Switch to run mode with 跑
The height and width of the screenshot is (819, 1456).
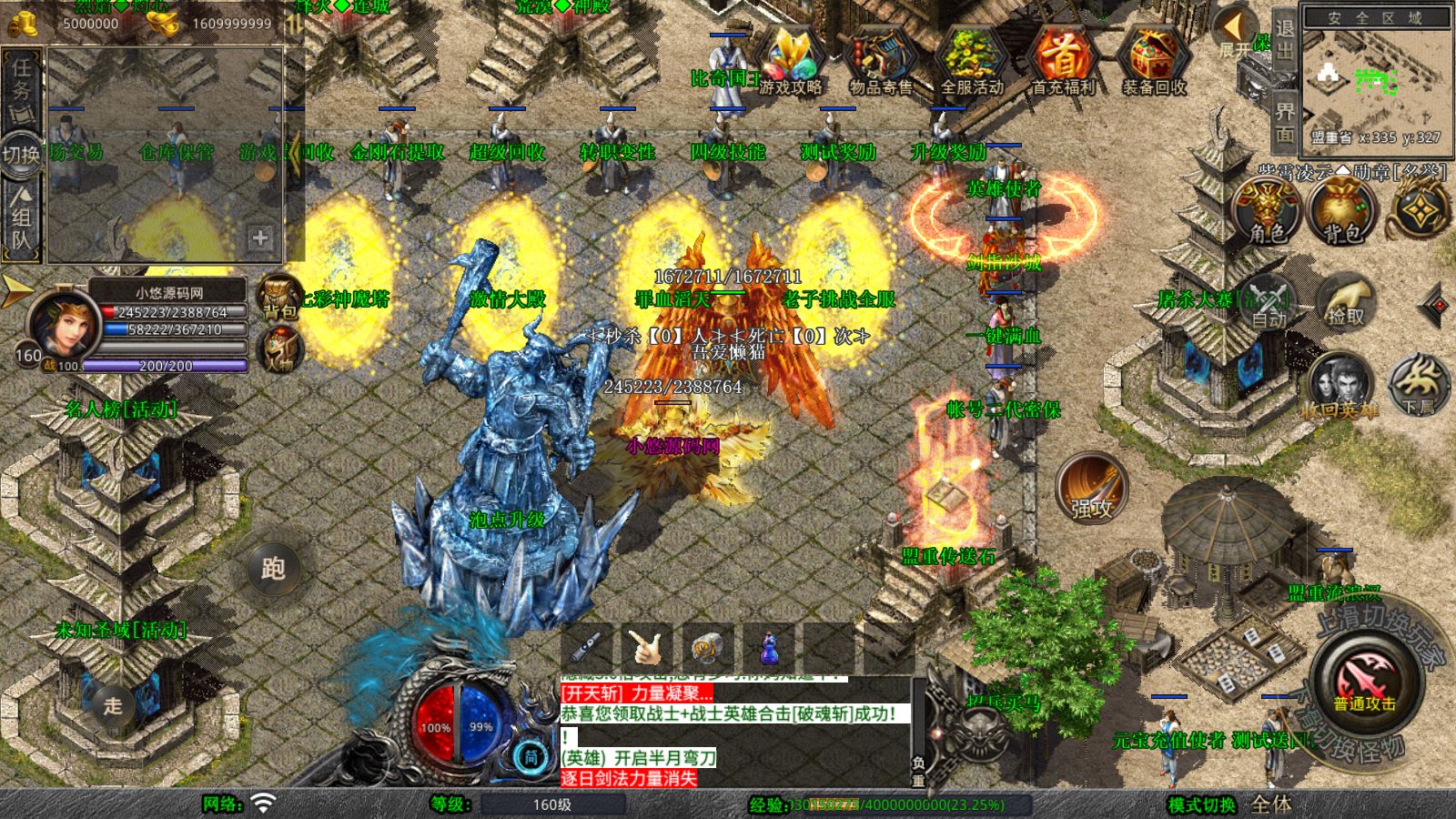pos(273,569)
